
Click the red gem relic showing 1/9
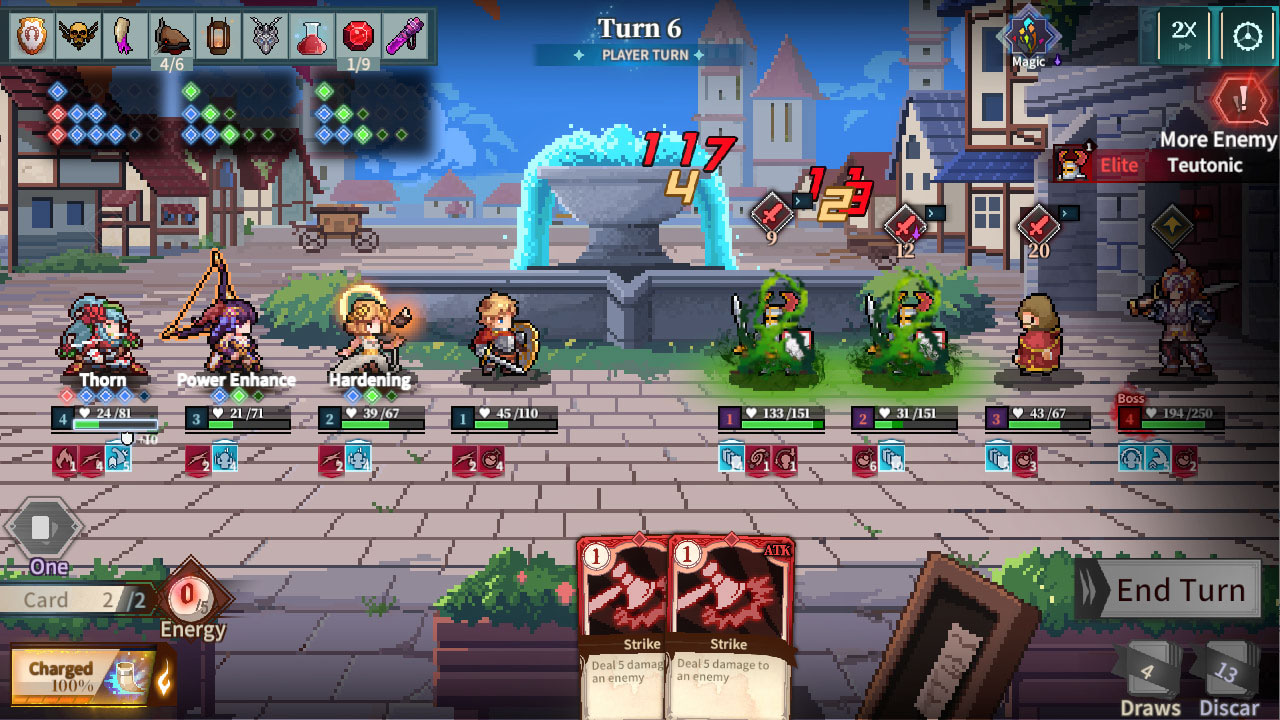point(357,35)
